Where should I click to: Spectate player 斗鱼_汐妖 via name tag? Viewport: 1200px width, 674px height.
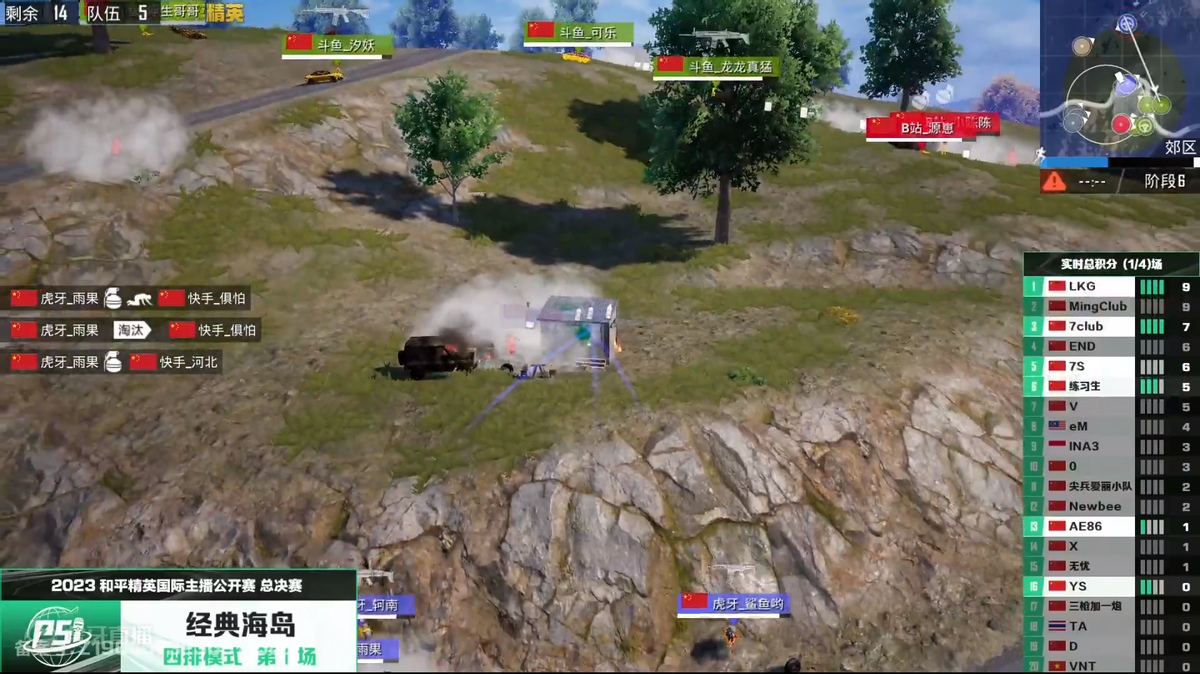337,44
